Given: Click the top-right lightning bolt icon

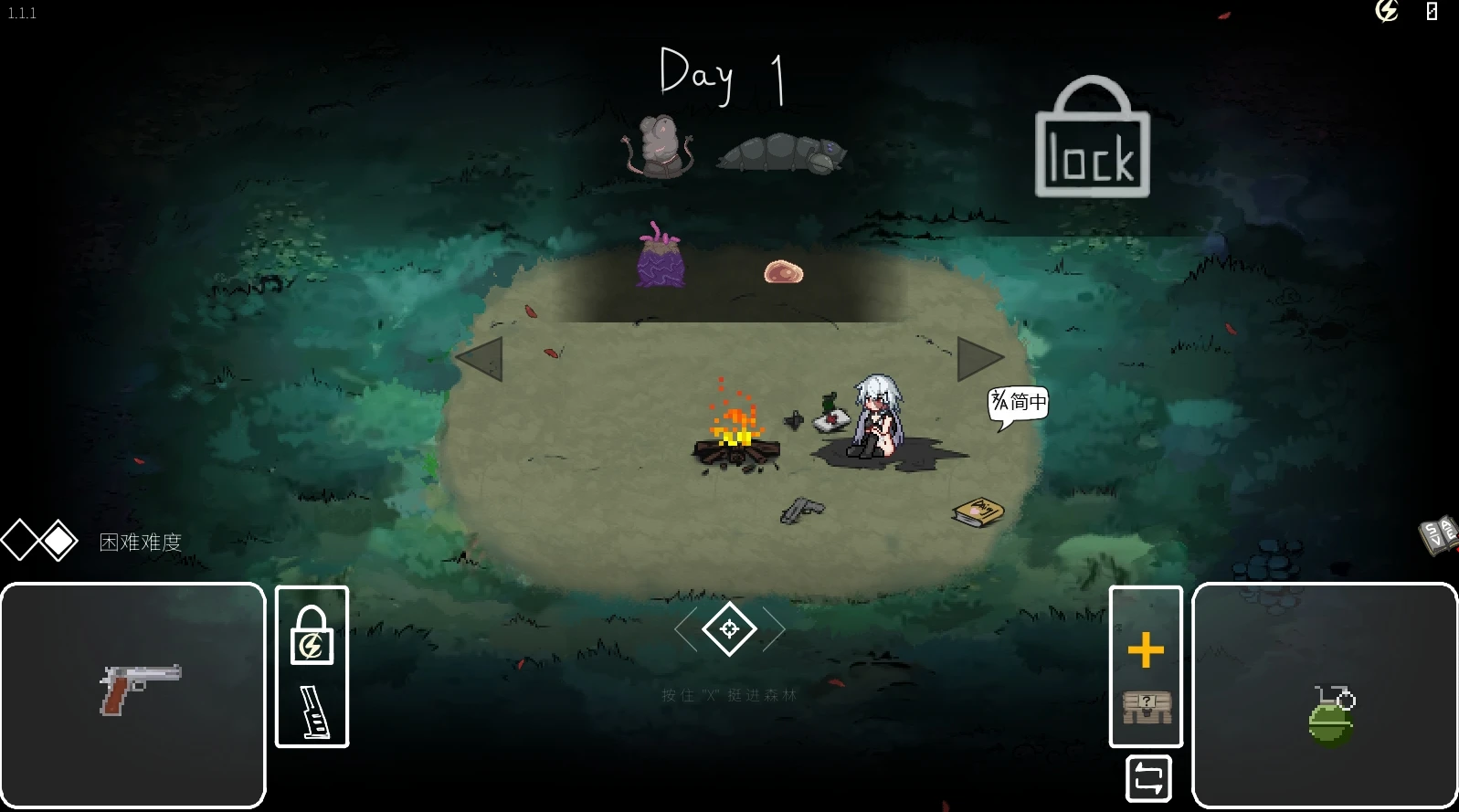Looking at the screenshot, I should point(1386,11).
